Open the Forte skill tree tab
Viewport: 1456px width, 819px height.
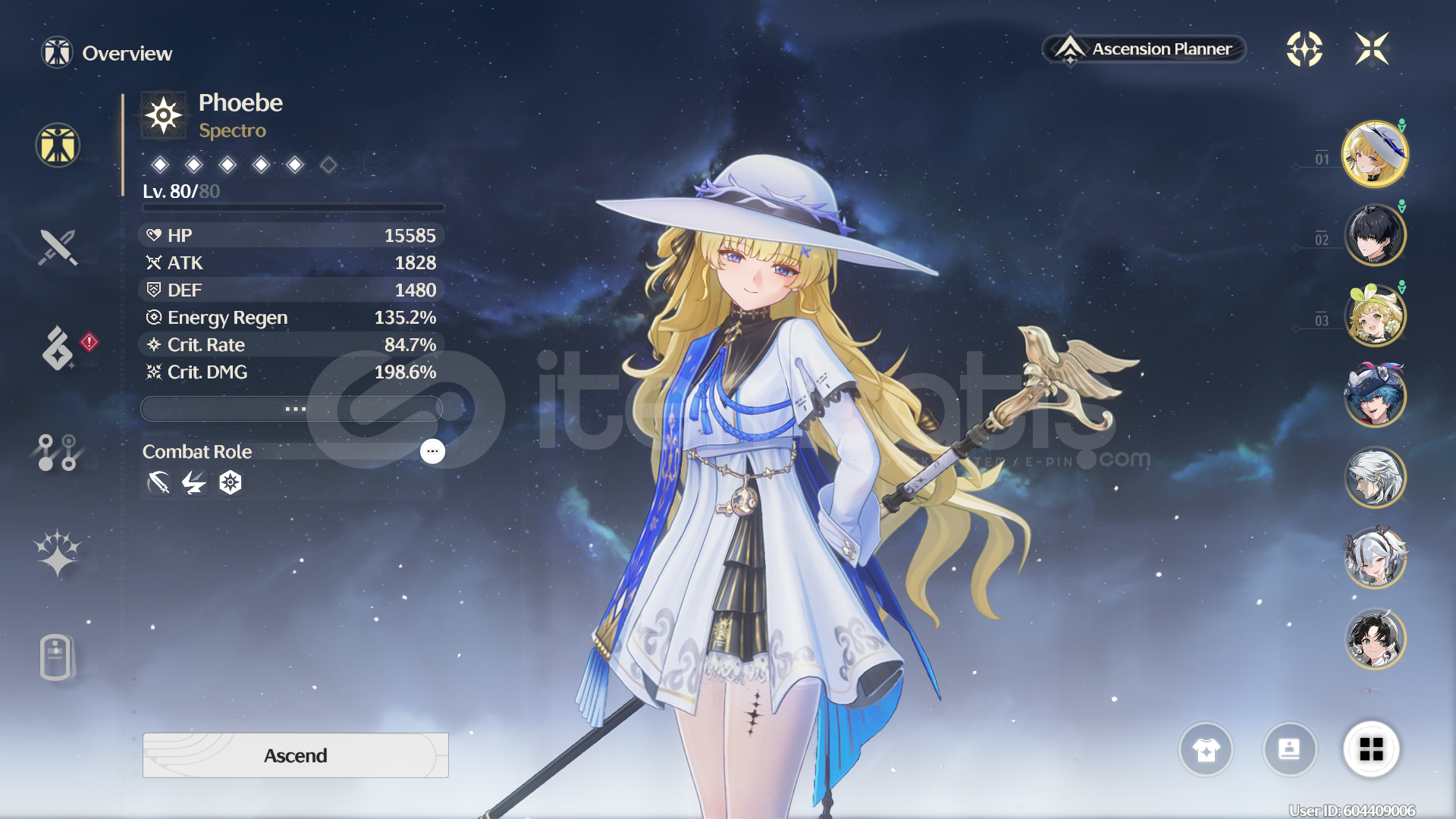point(58,452)
